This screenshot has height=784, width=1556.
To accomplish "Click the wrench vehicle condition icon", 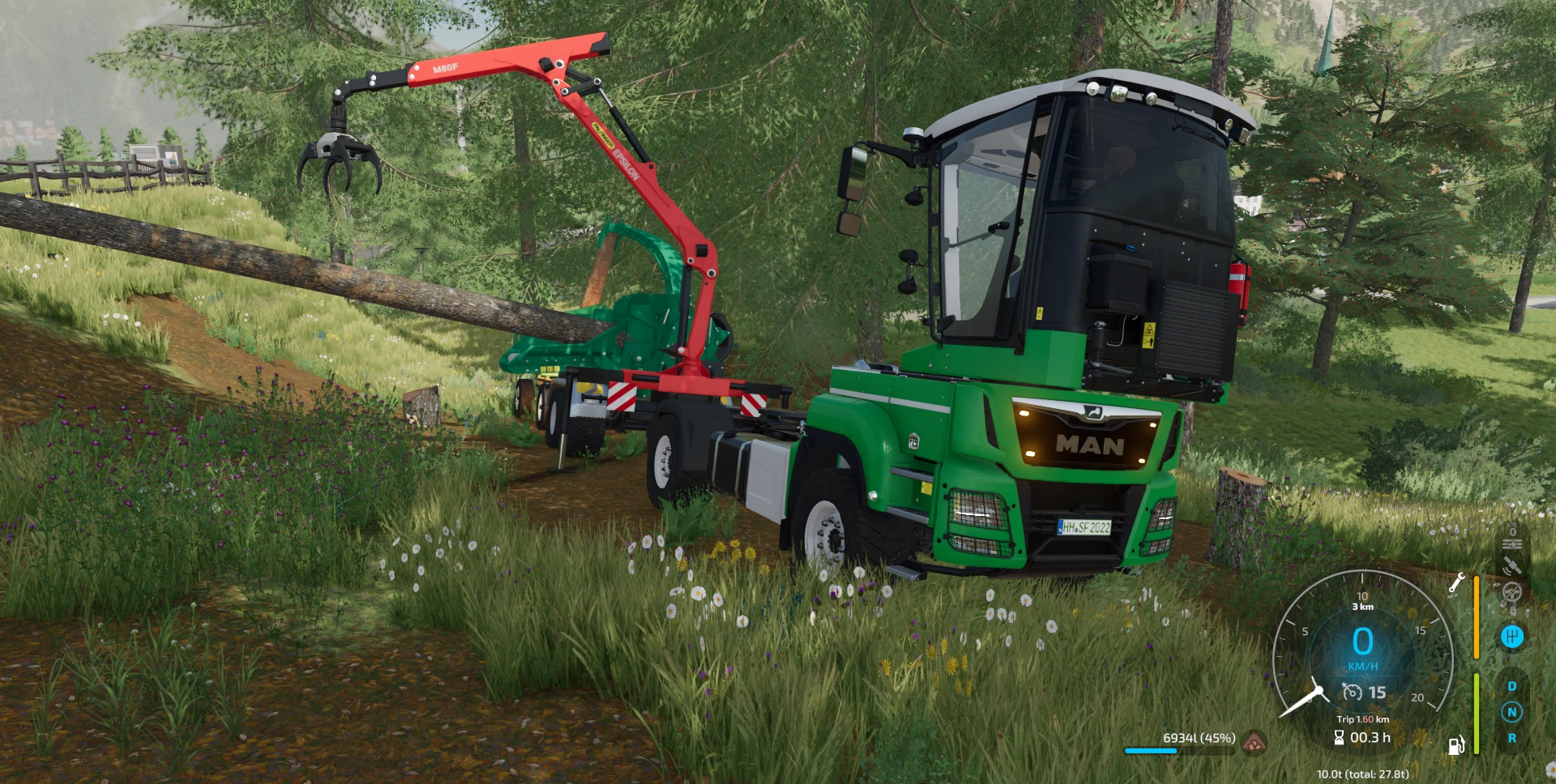I will [1456, 582].
